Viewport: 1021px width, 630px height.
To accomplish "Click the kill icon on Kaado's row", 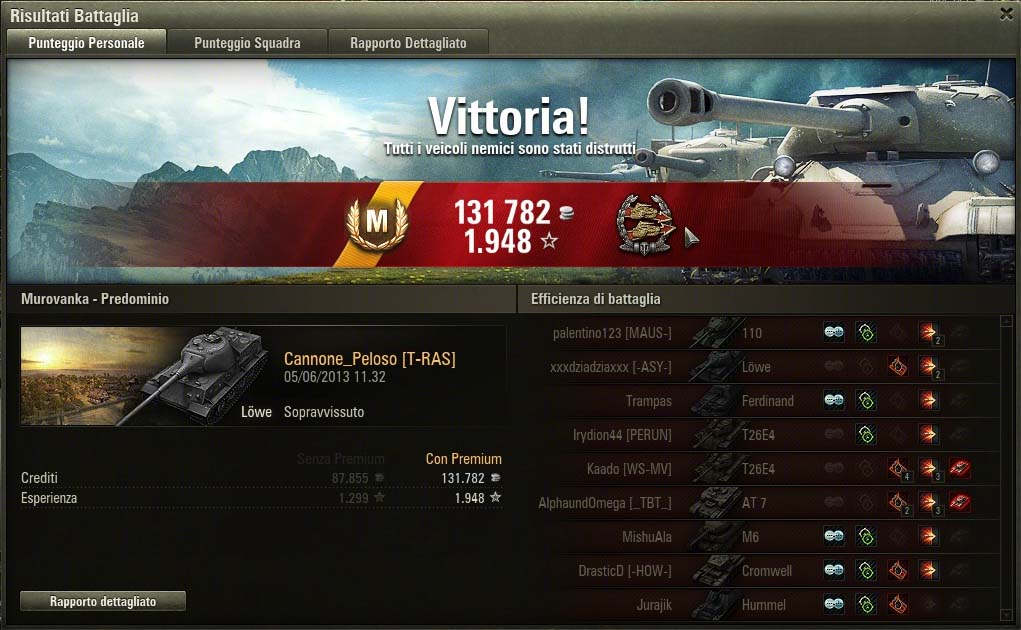I will tap(960, 469).
